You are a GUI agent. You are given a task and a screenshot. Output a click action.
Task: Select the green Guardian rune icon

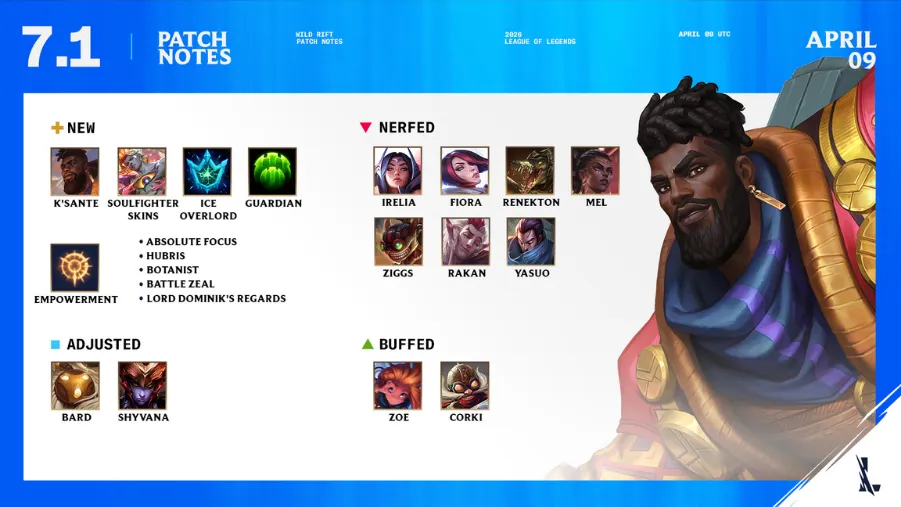point(272,172)
